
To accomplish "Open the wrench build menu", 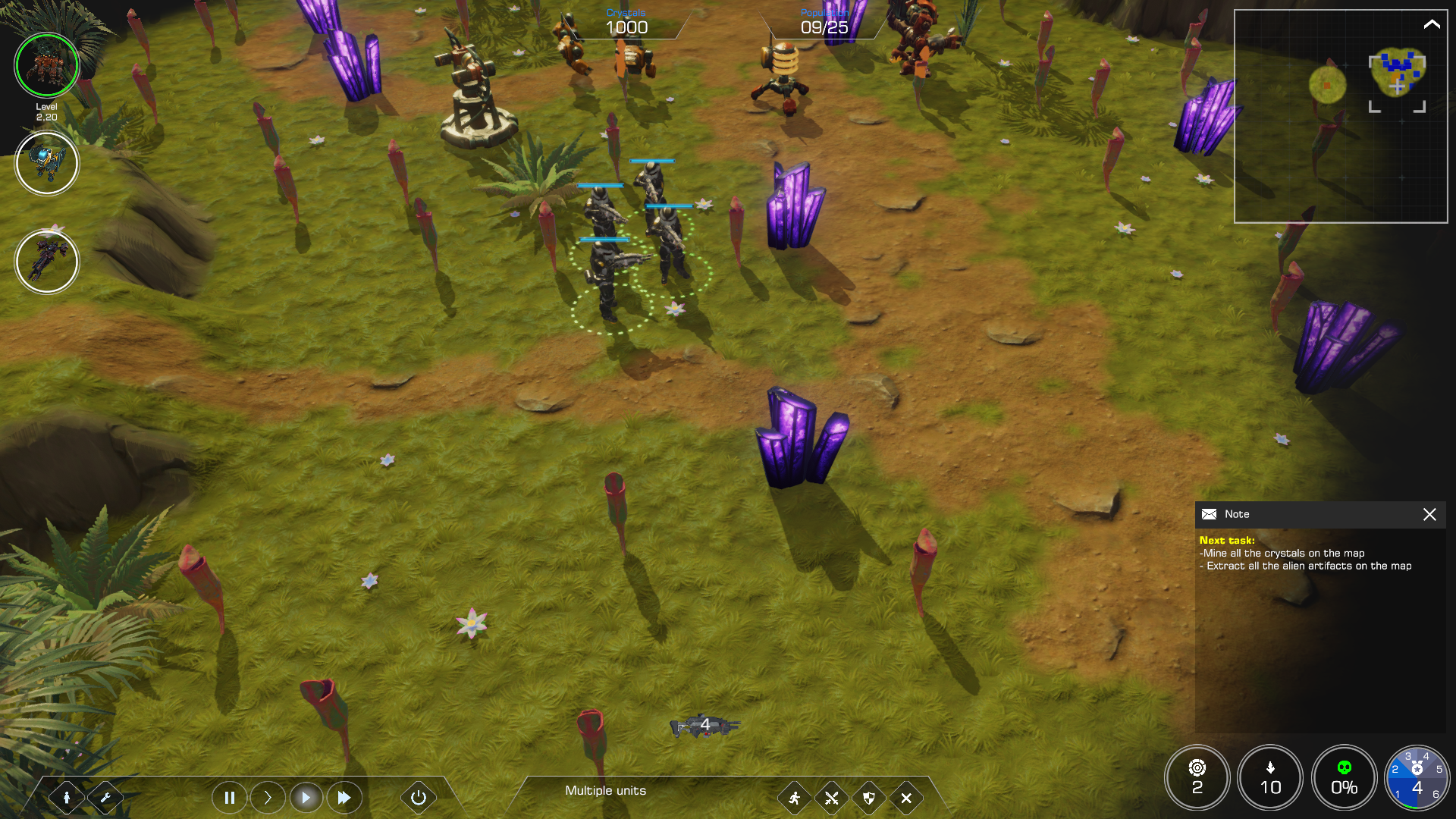I will pyautogui.click(x=105, y=797).
